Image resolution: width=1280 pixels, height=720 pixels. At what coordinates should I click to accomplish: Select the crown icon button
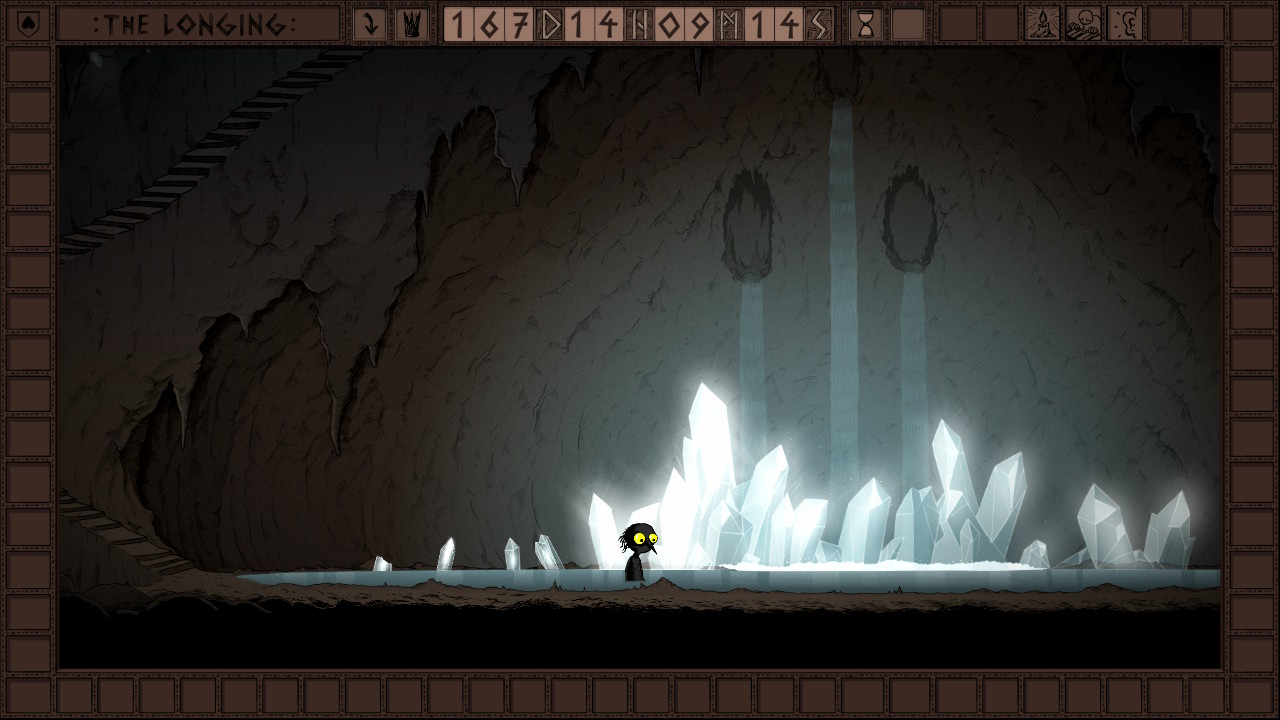pos(411,24)
